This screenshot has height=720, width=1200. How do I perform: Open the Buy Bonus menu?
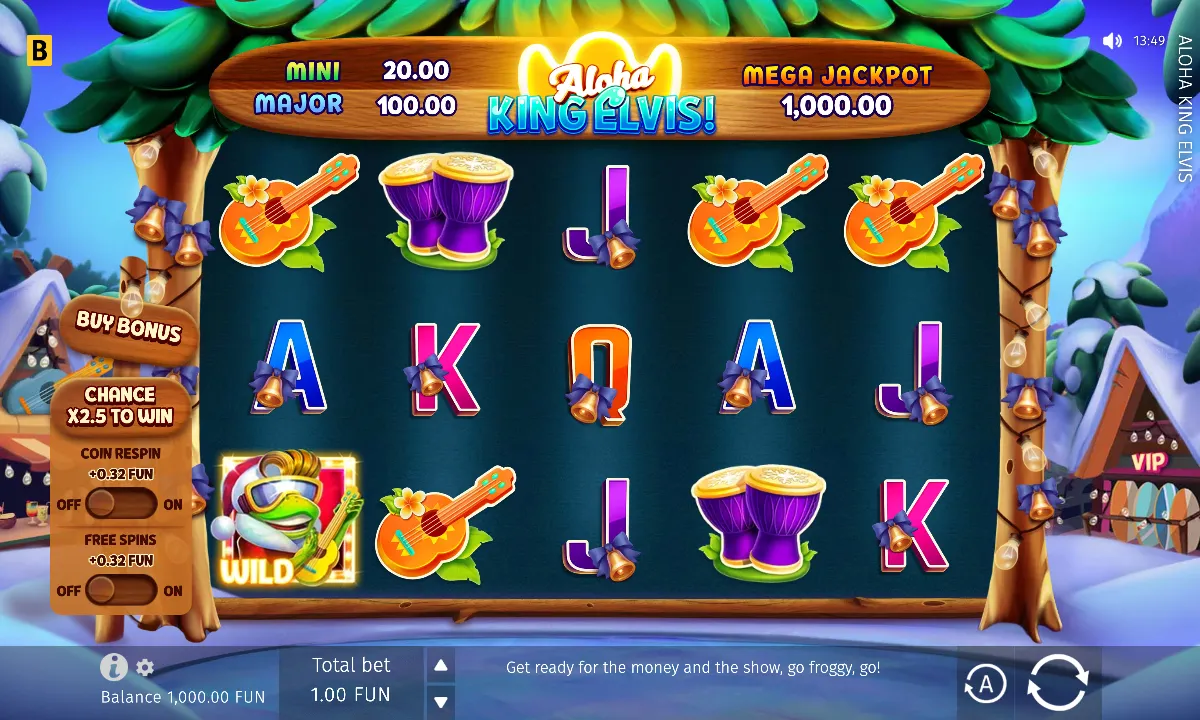[129, 326]
